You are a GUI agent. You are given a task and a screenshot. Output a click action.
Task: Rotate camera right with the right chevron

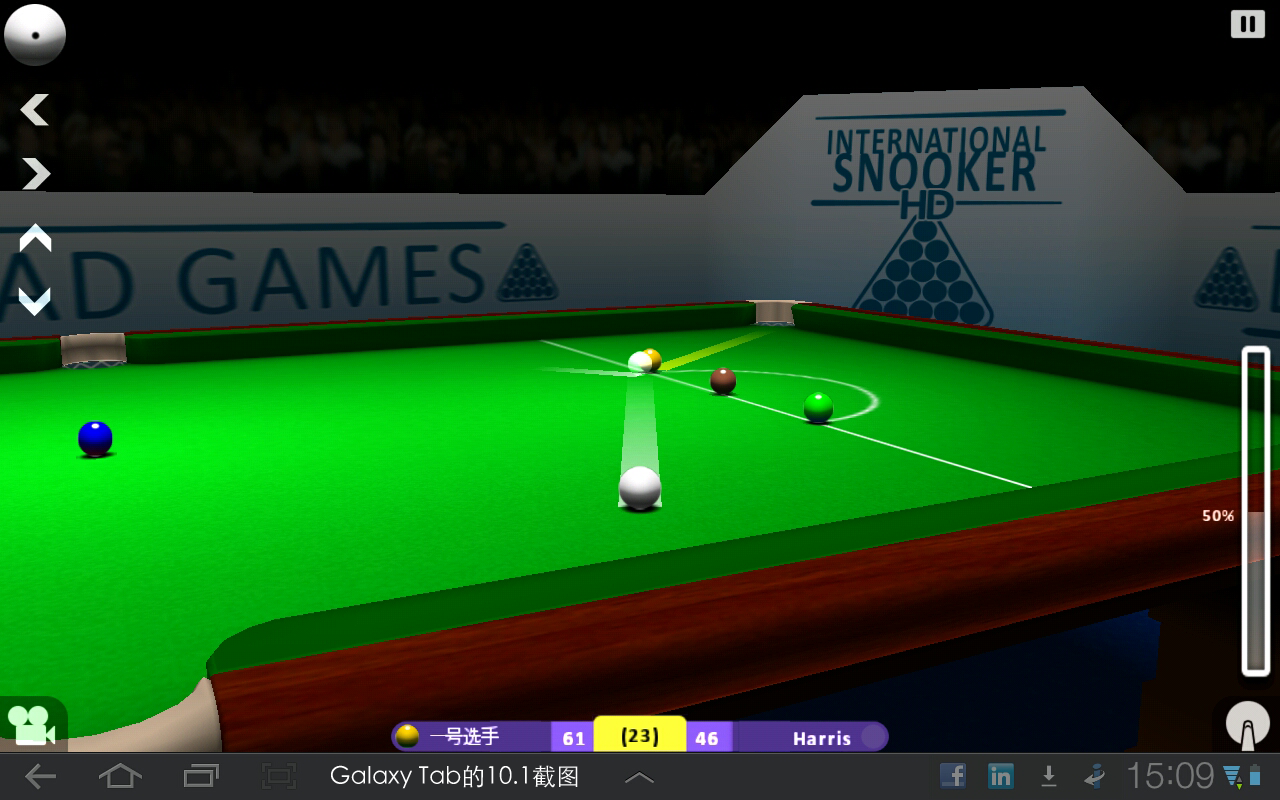point(33,174)
